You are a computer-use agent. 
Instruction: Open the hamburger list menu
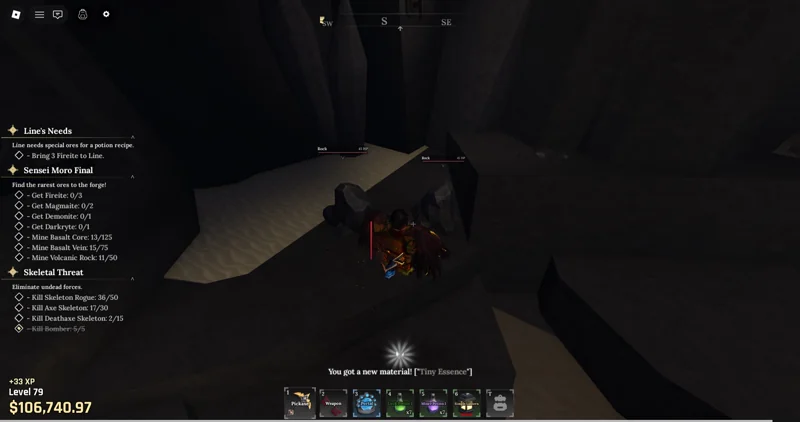pos(39,14)
